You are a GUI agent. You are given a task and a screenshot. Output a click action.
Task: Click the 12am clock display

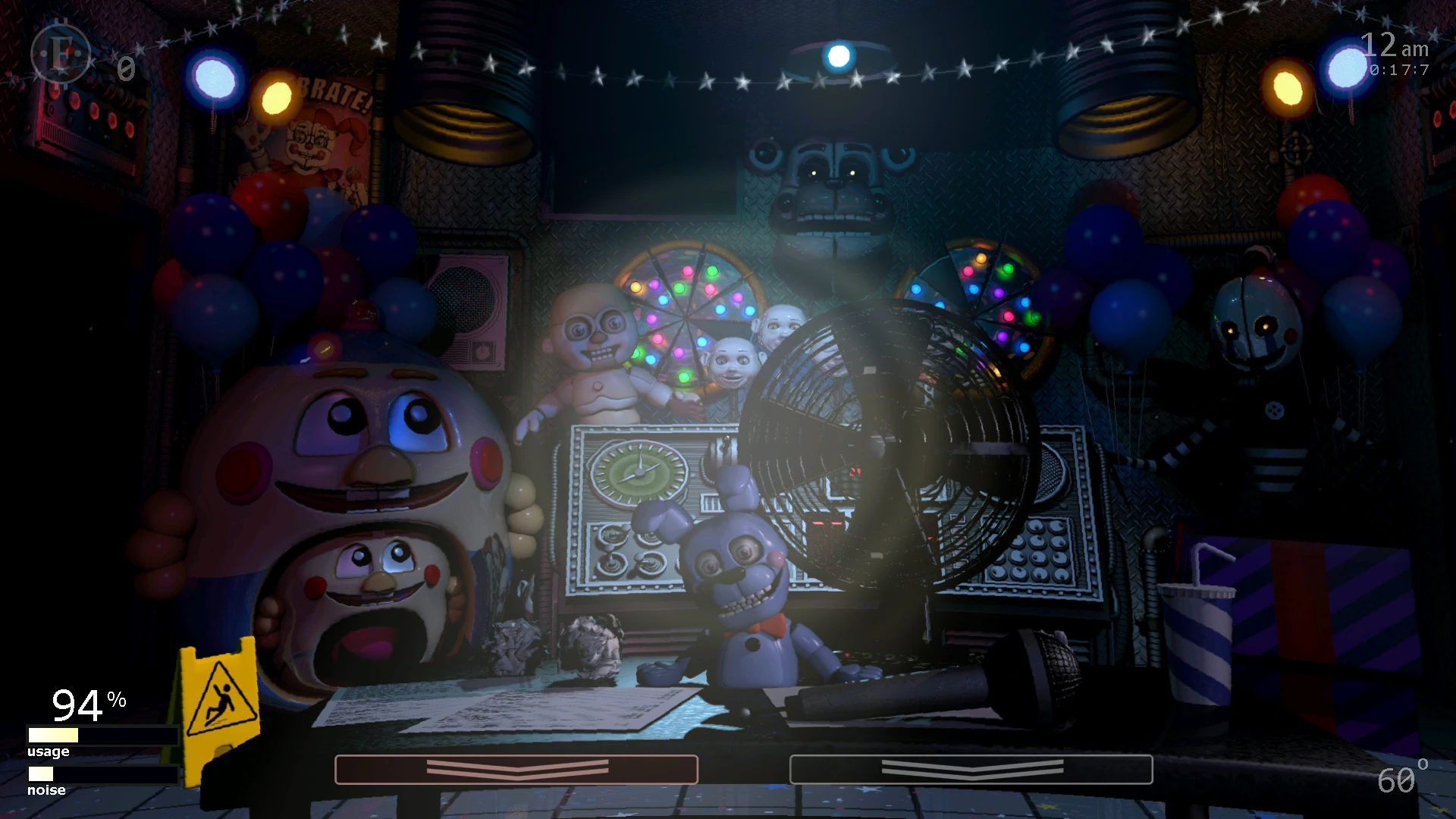pyautogui.click(x=1392, y=45)
